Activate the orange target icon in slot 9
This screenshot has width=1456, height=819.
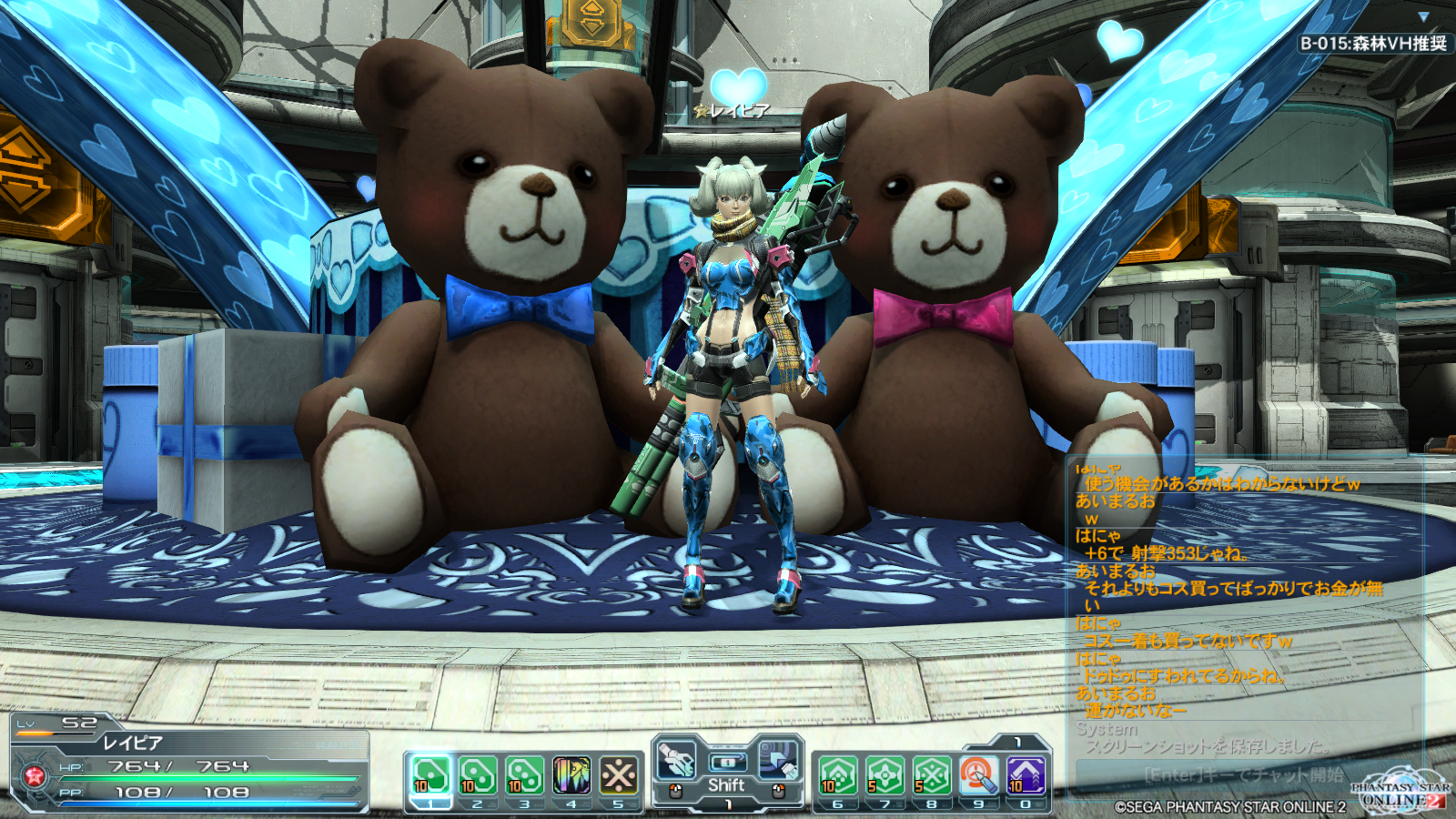tap(979, 775)
